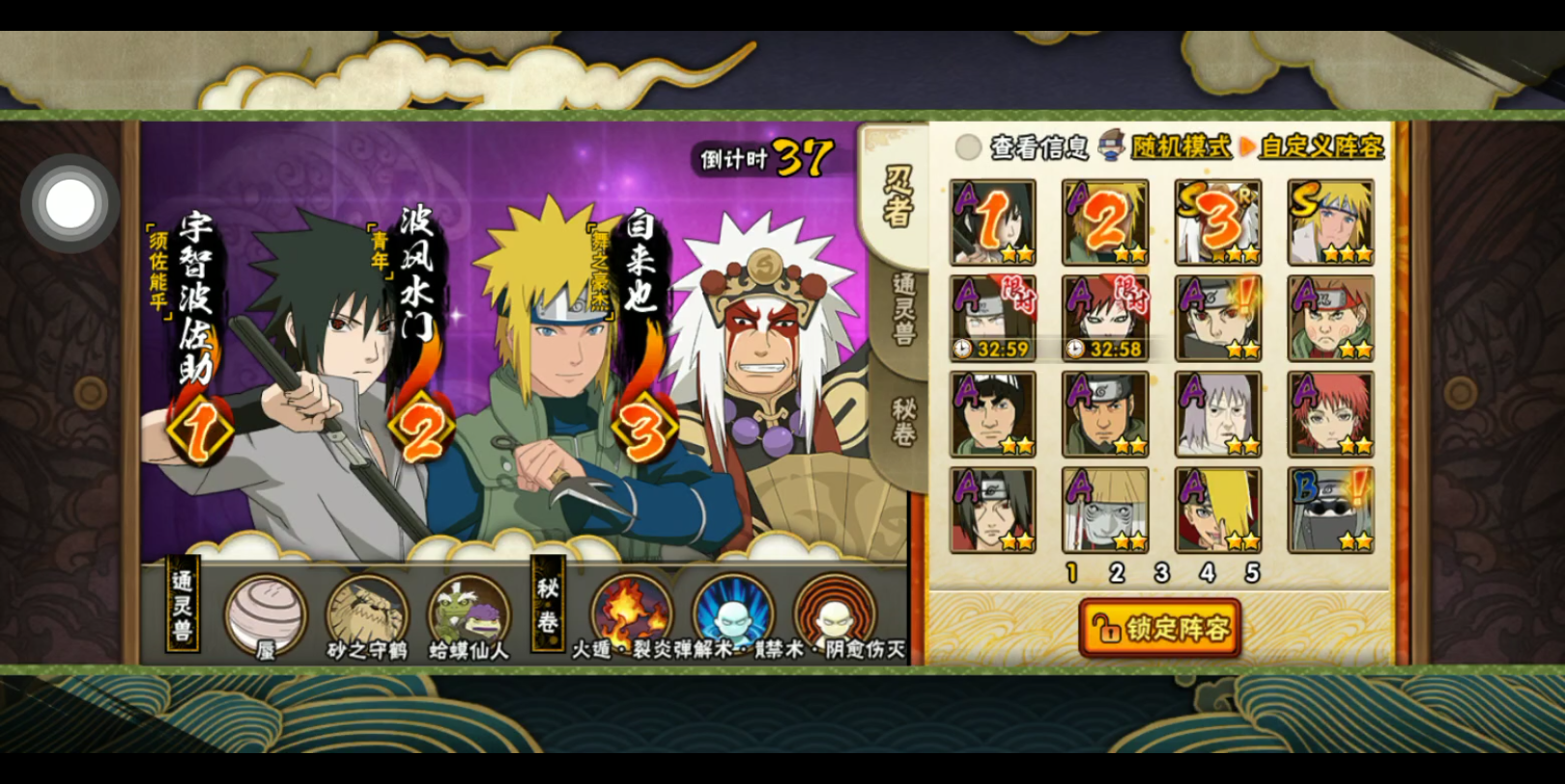
Task: Jump to ninja page 5
Action: pos(1252,574)
